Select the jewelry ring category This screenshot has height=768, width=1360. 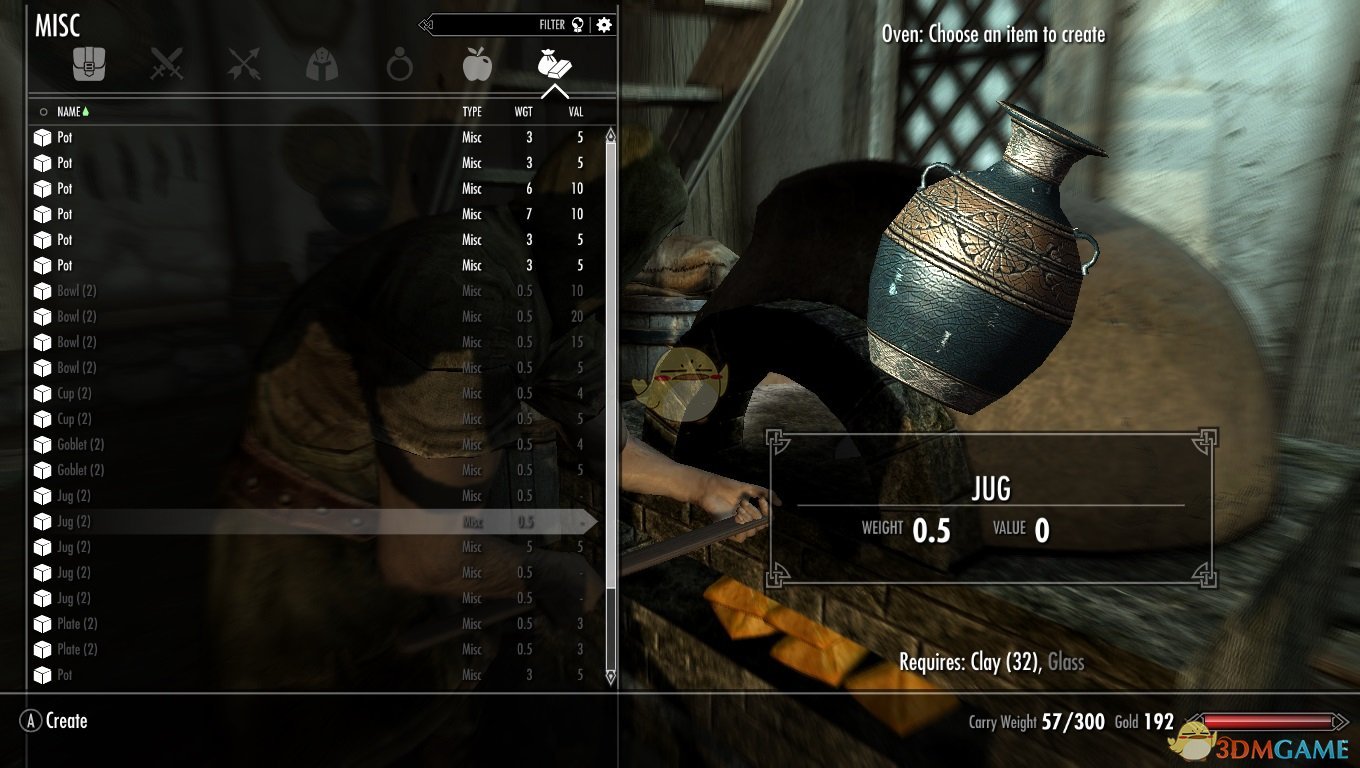(x=398, y=63)
